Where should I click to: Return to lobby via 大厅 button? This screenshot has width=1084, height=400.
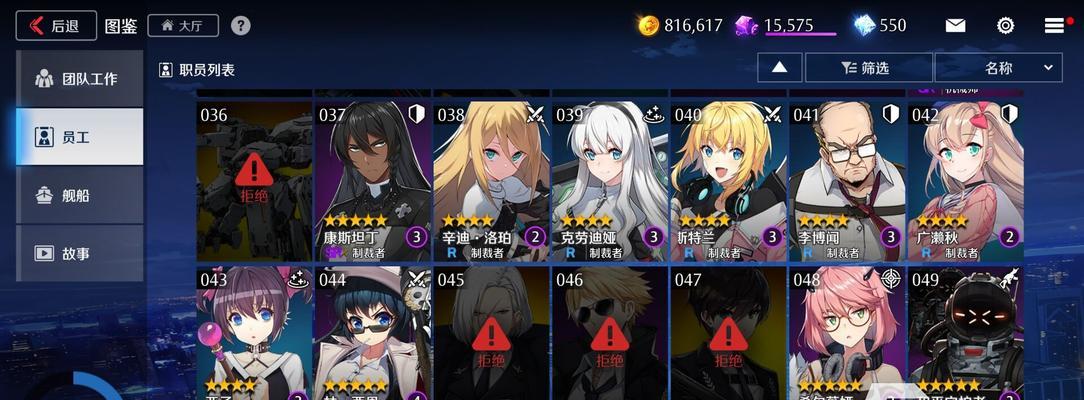pyautogui.click(x=183, y=25)
